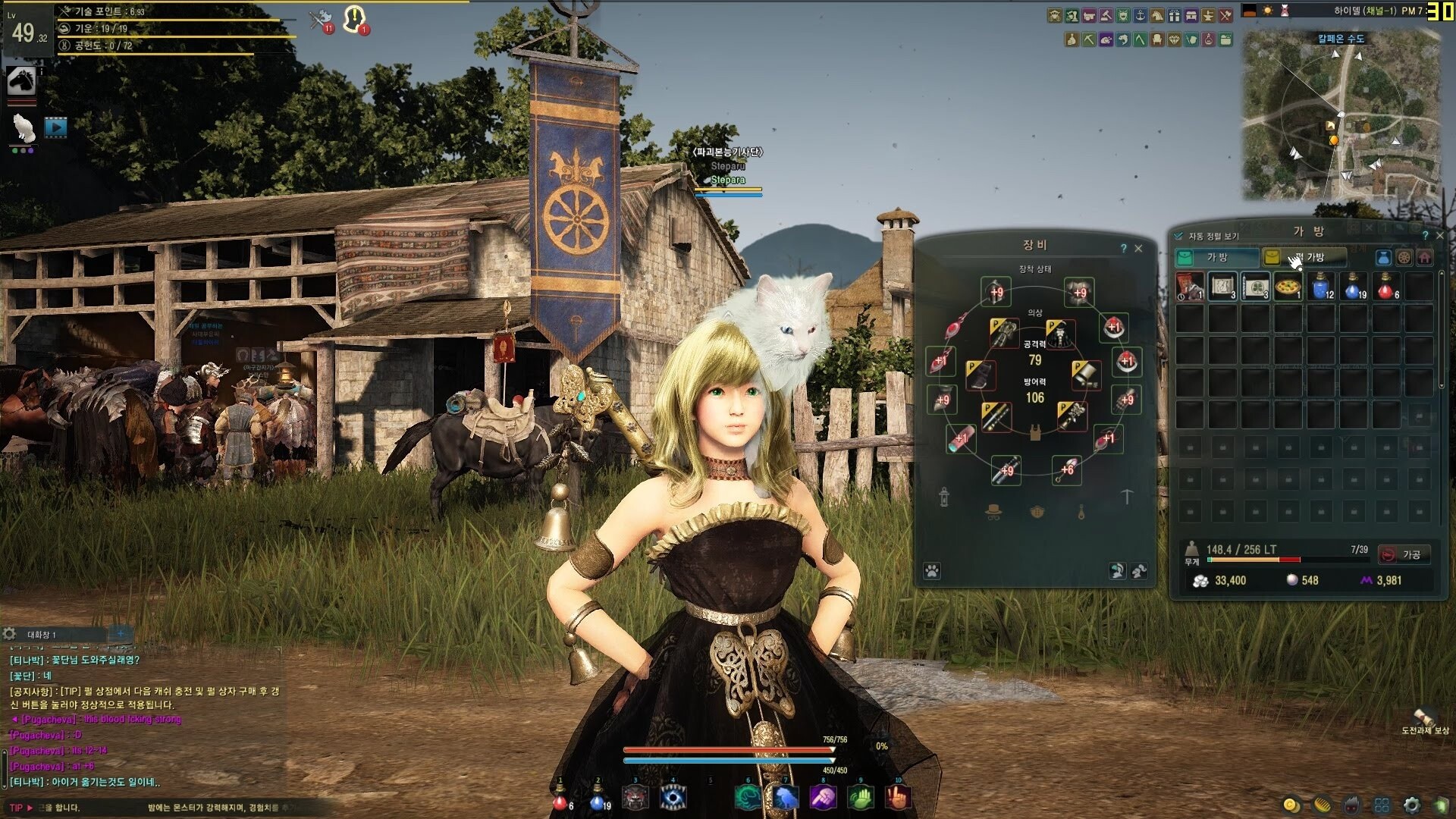Screen dimensions: 1456x819
Task: Summon the Black Spirit icon bottom-right
Action: (1351, 805)
